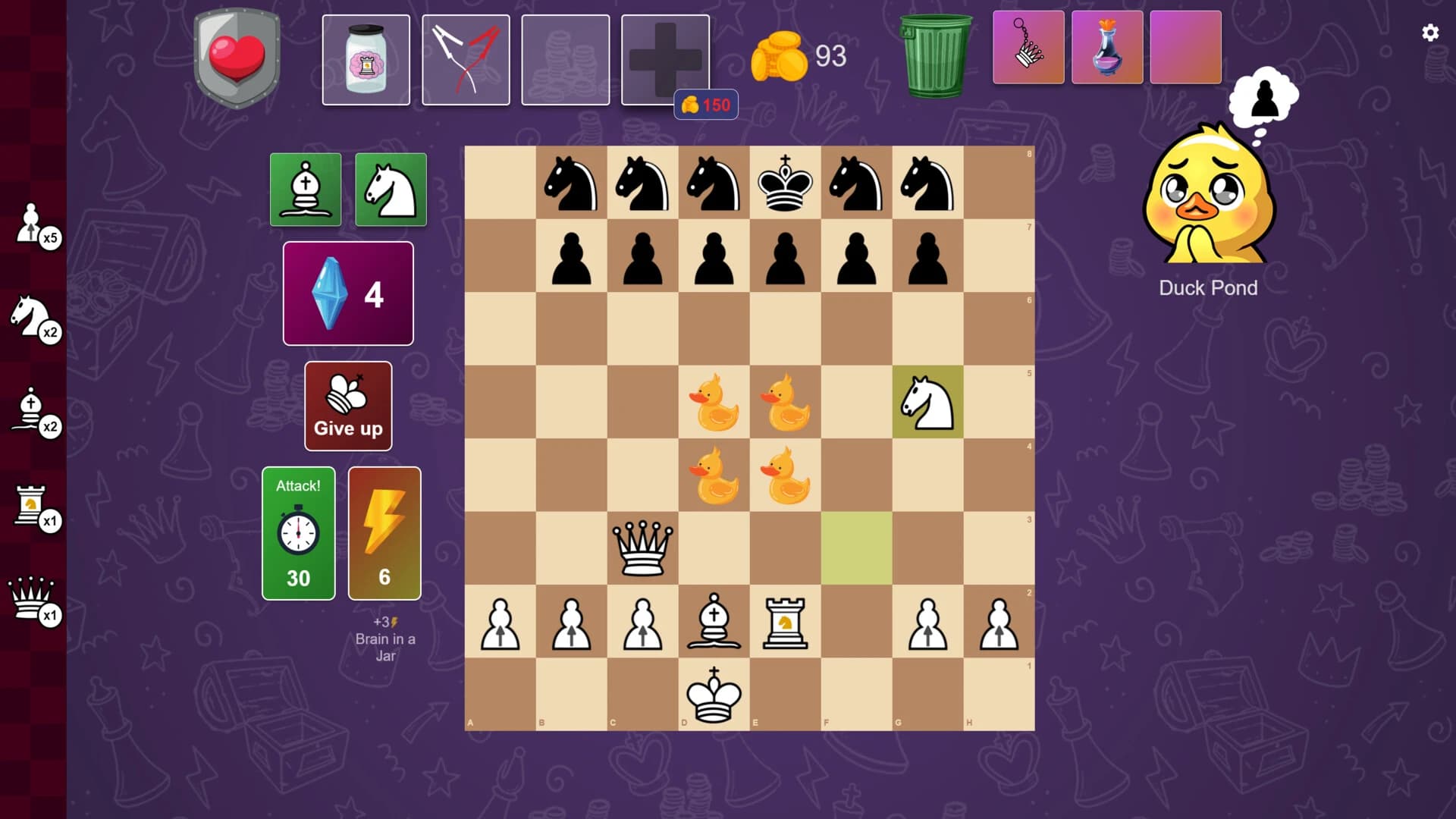Viewport: 1456px width, 819px height.
Task: Toggle the white bishop placement option
Action: [306, 190]
